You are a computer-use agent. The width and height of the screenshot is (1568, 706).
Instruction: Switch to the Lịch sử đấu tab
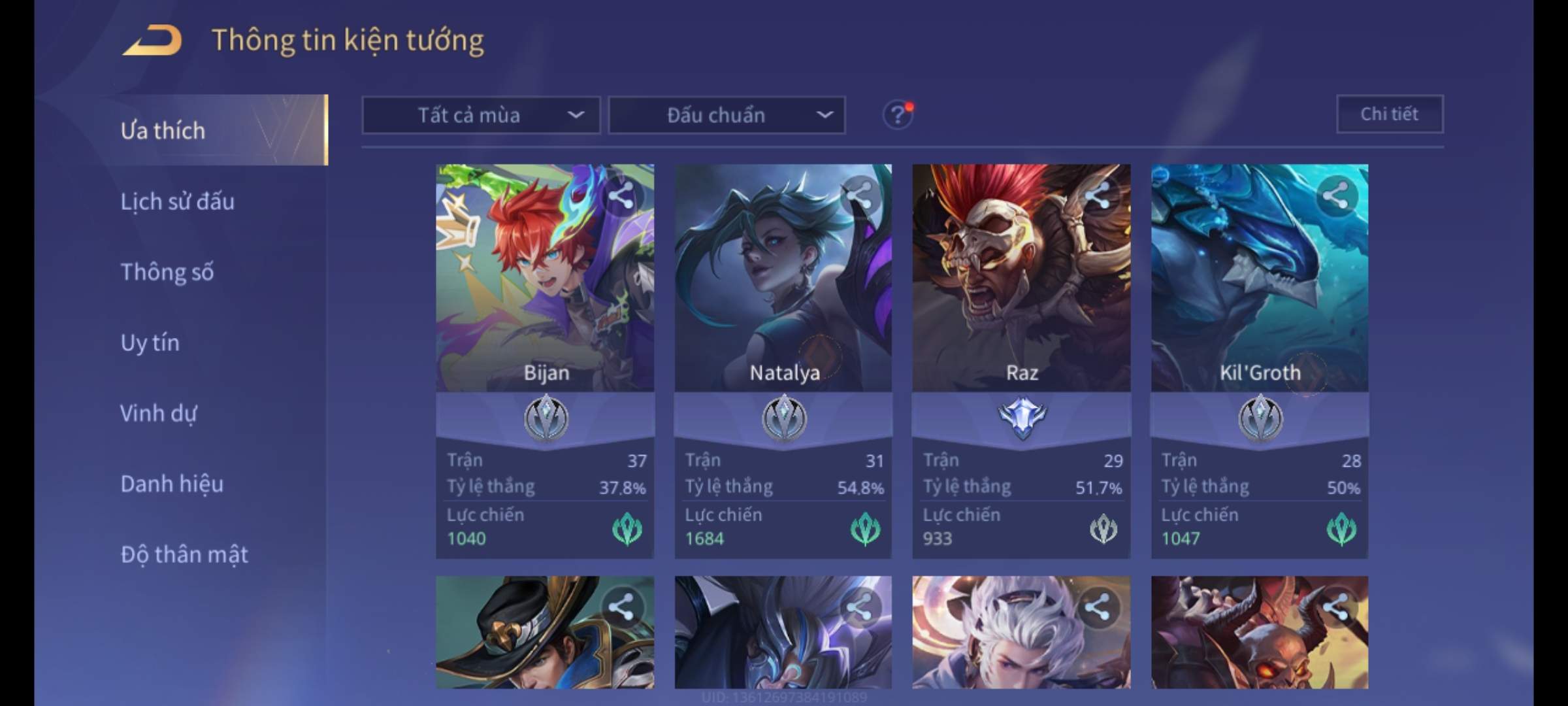coord(177,201)
